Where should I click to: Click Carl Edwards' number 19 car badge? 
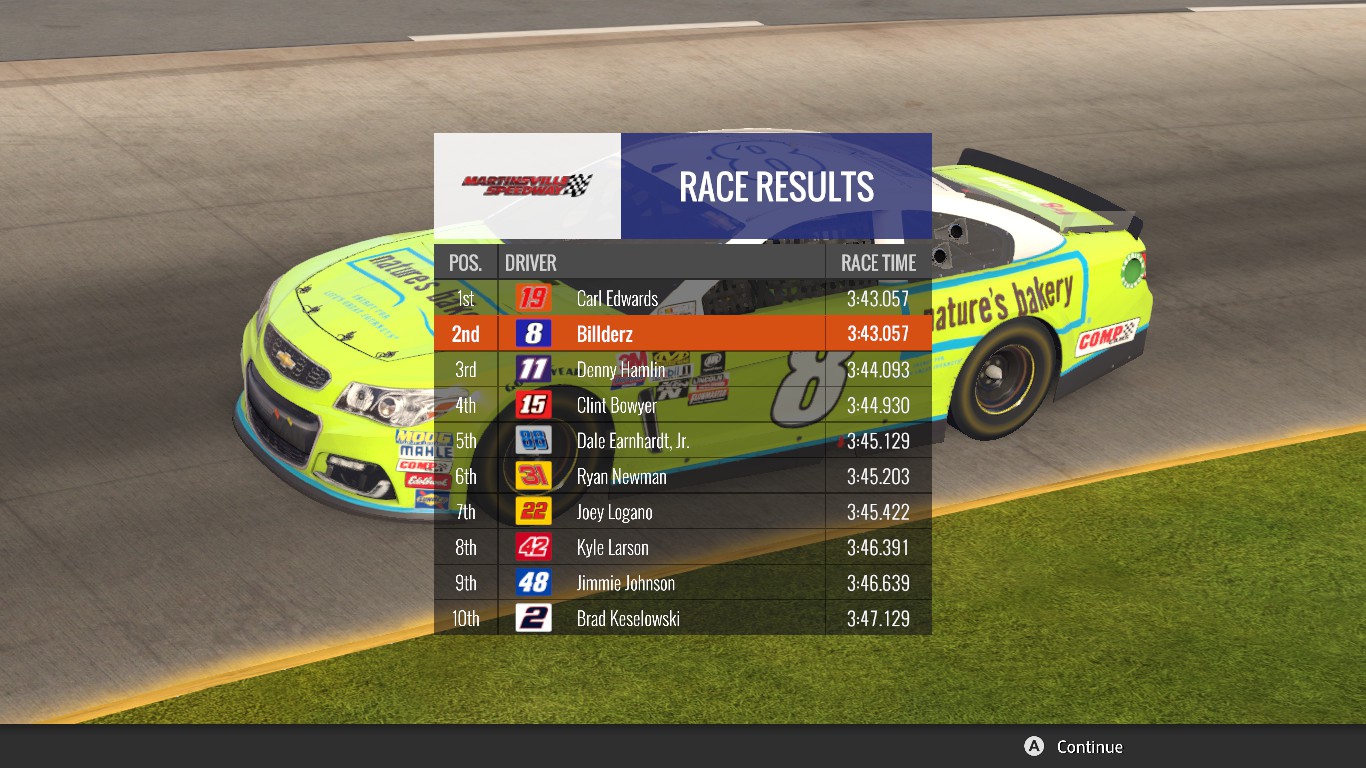(532, 298)
